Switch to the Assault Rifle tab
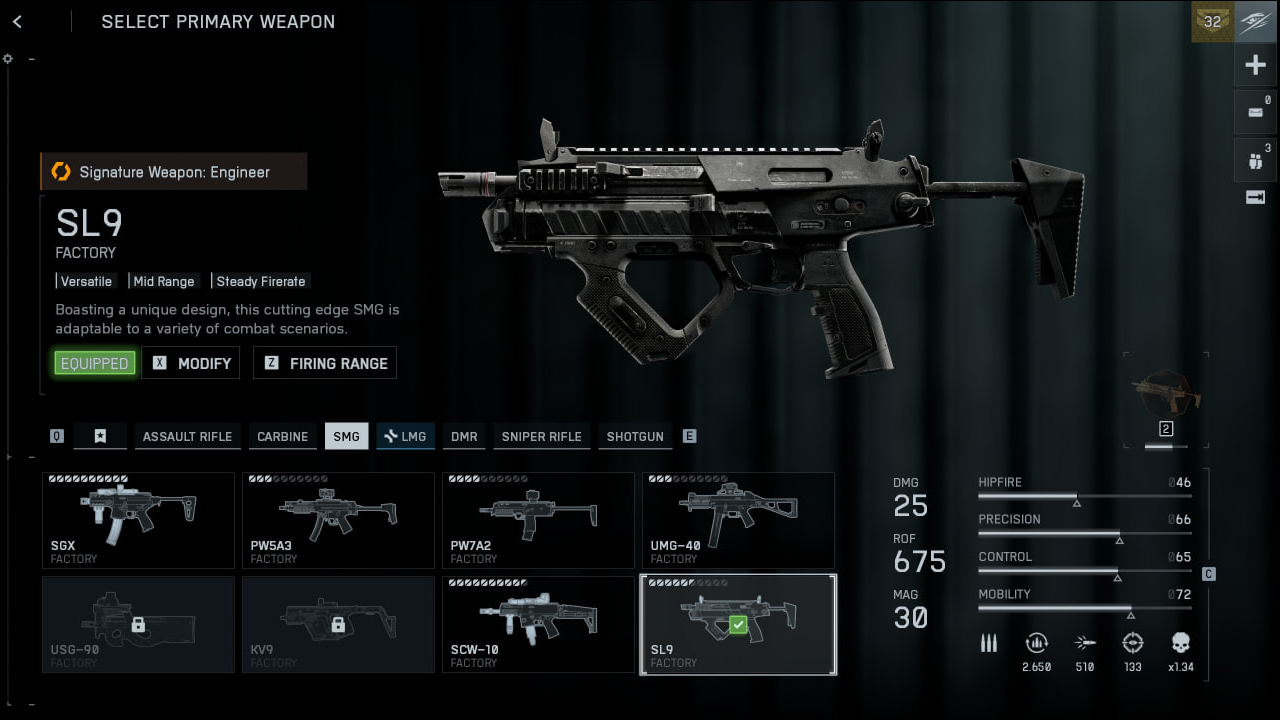This screenshot has width=1280, height=720. (x=187, y=436)
